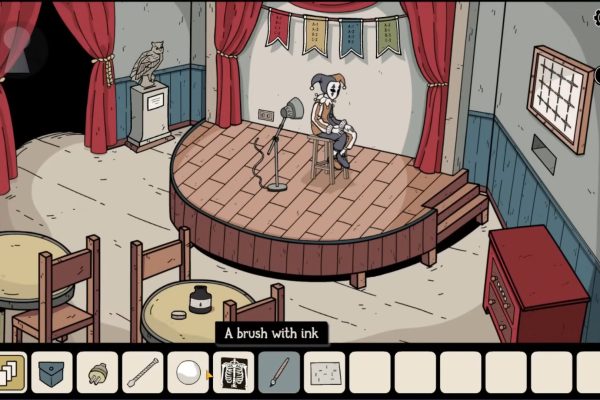600x400 pixels.
Task: Pick the dotted paper inventory item
Action: pos(324,372)
